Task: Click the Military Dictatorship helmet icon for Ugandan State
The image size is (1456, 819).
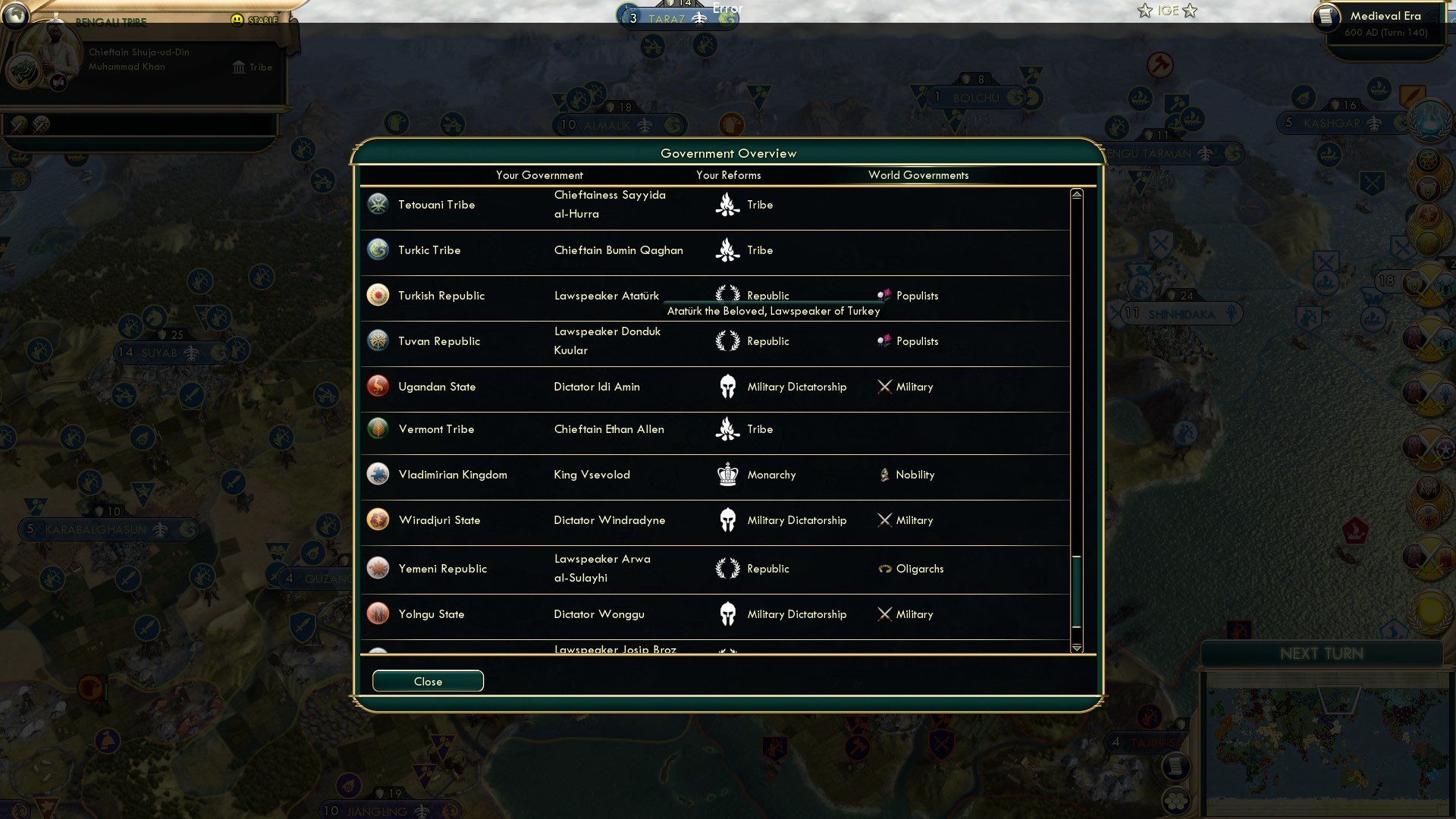Action: pos(727,387)
